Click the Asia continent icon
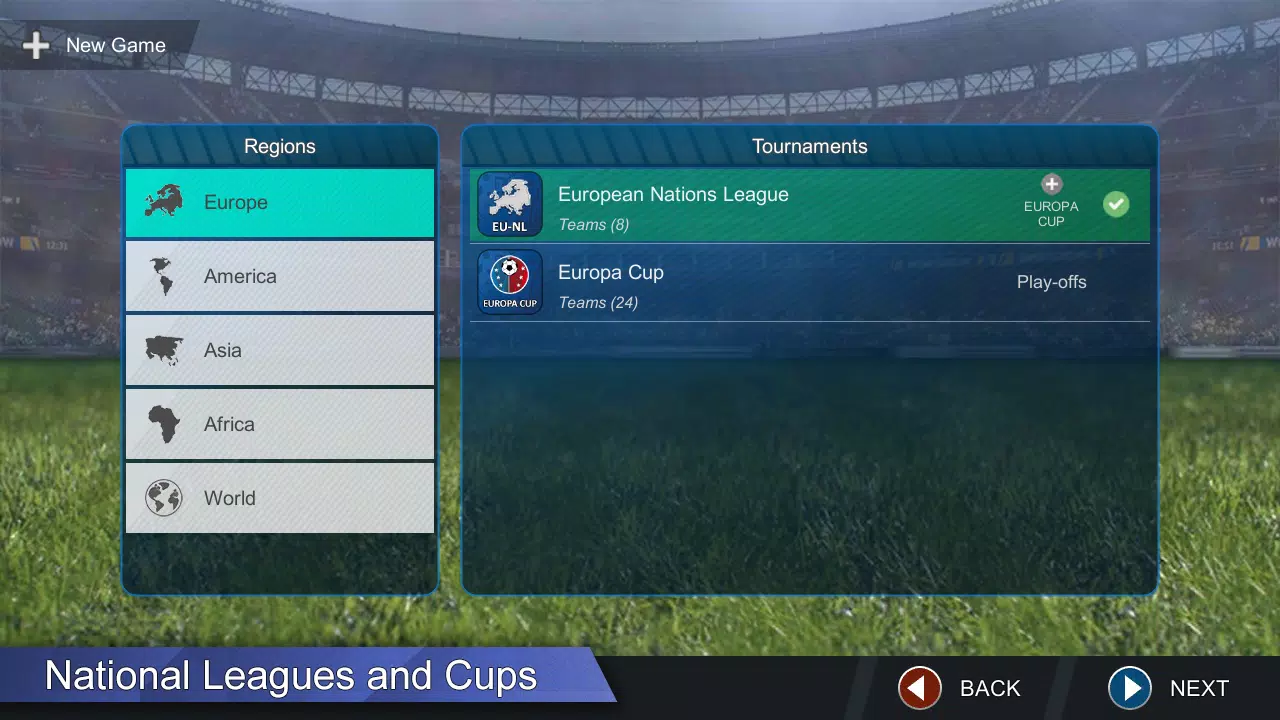The image size is (1280, 720). click(163, 350)
